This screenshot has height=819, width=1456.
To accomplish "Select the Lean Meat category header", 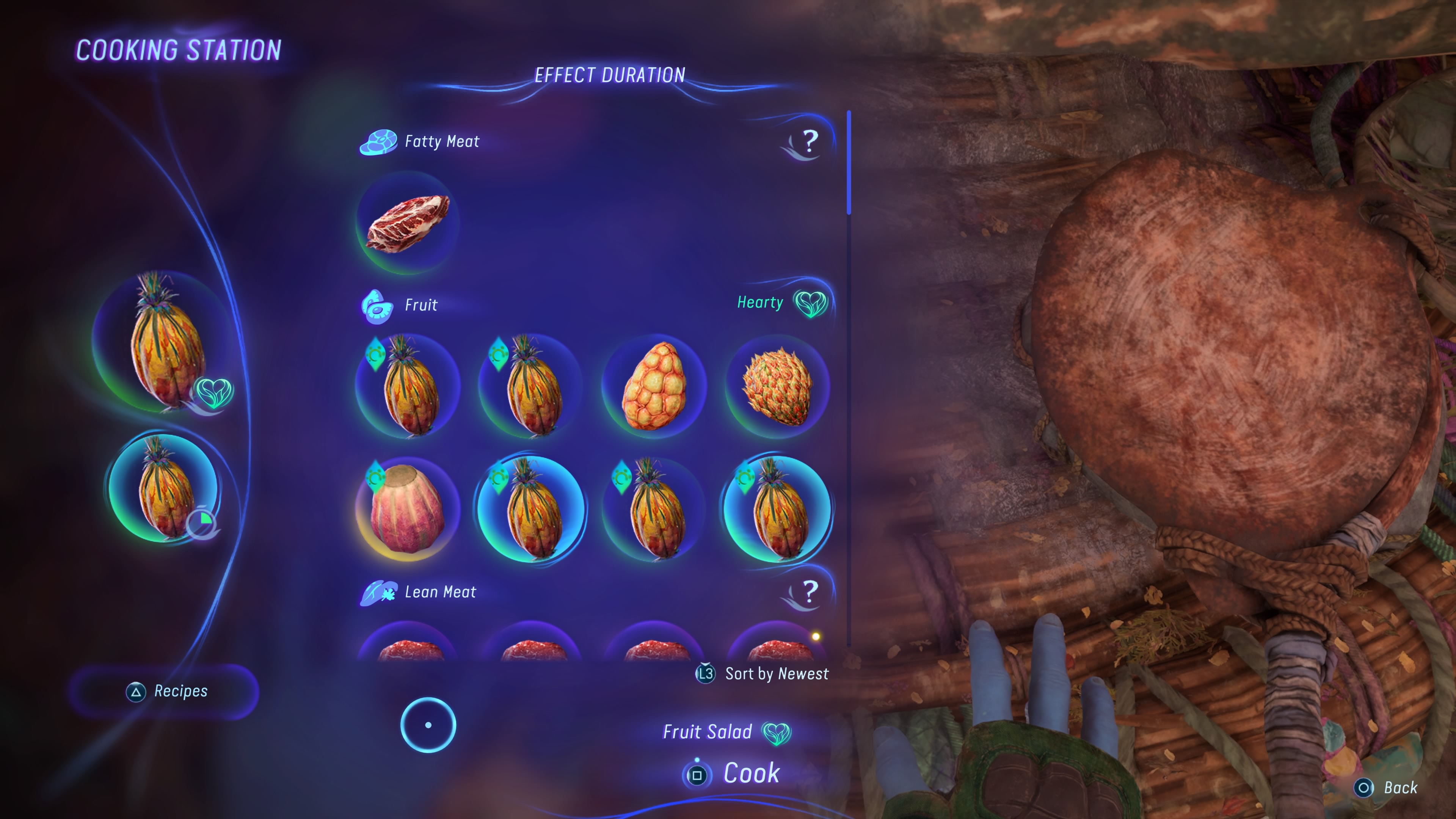I will coord(440,592).
